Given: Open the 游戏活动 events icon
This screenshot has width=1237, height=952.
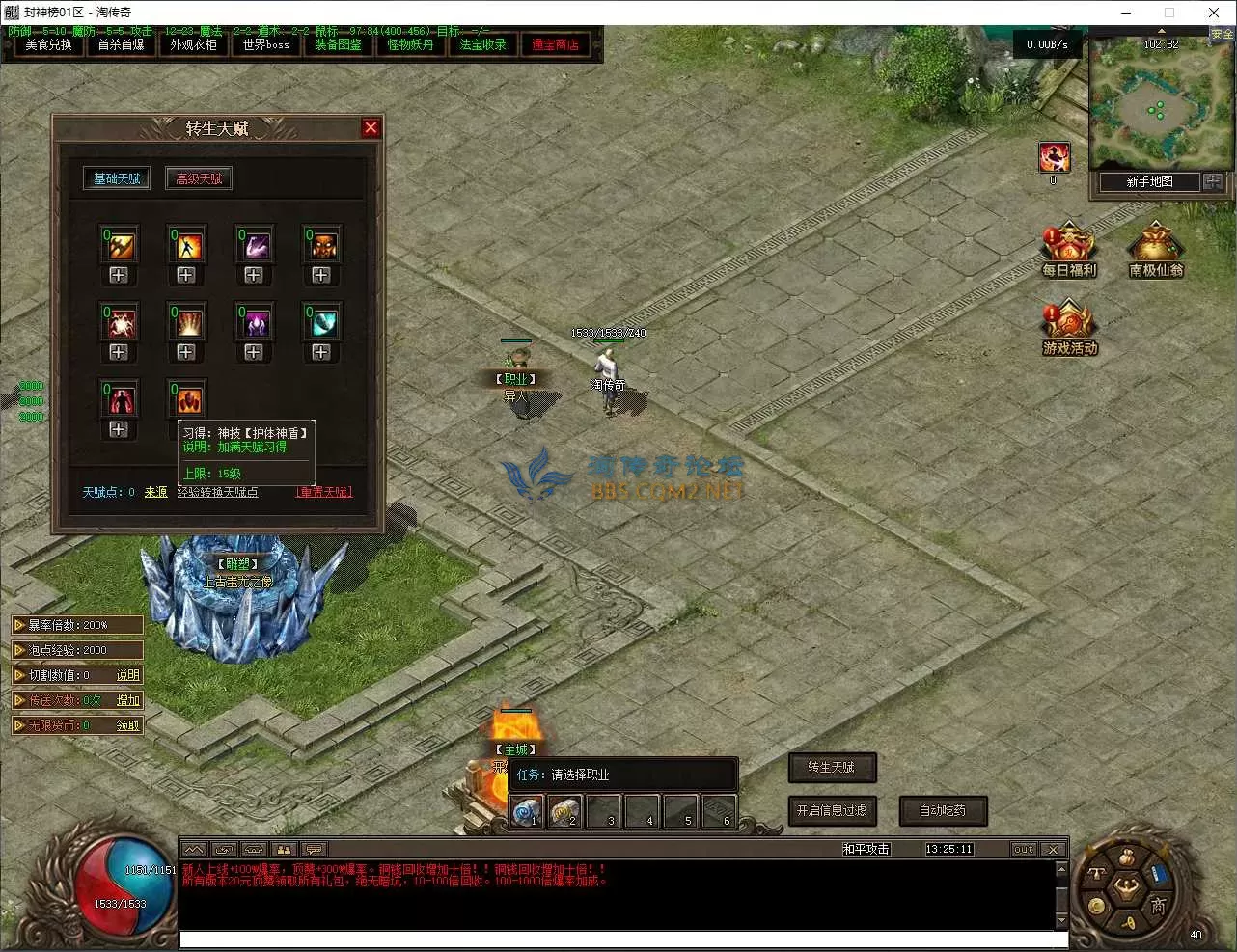Looking at the screenshot, I should [1069, 328].
